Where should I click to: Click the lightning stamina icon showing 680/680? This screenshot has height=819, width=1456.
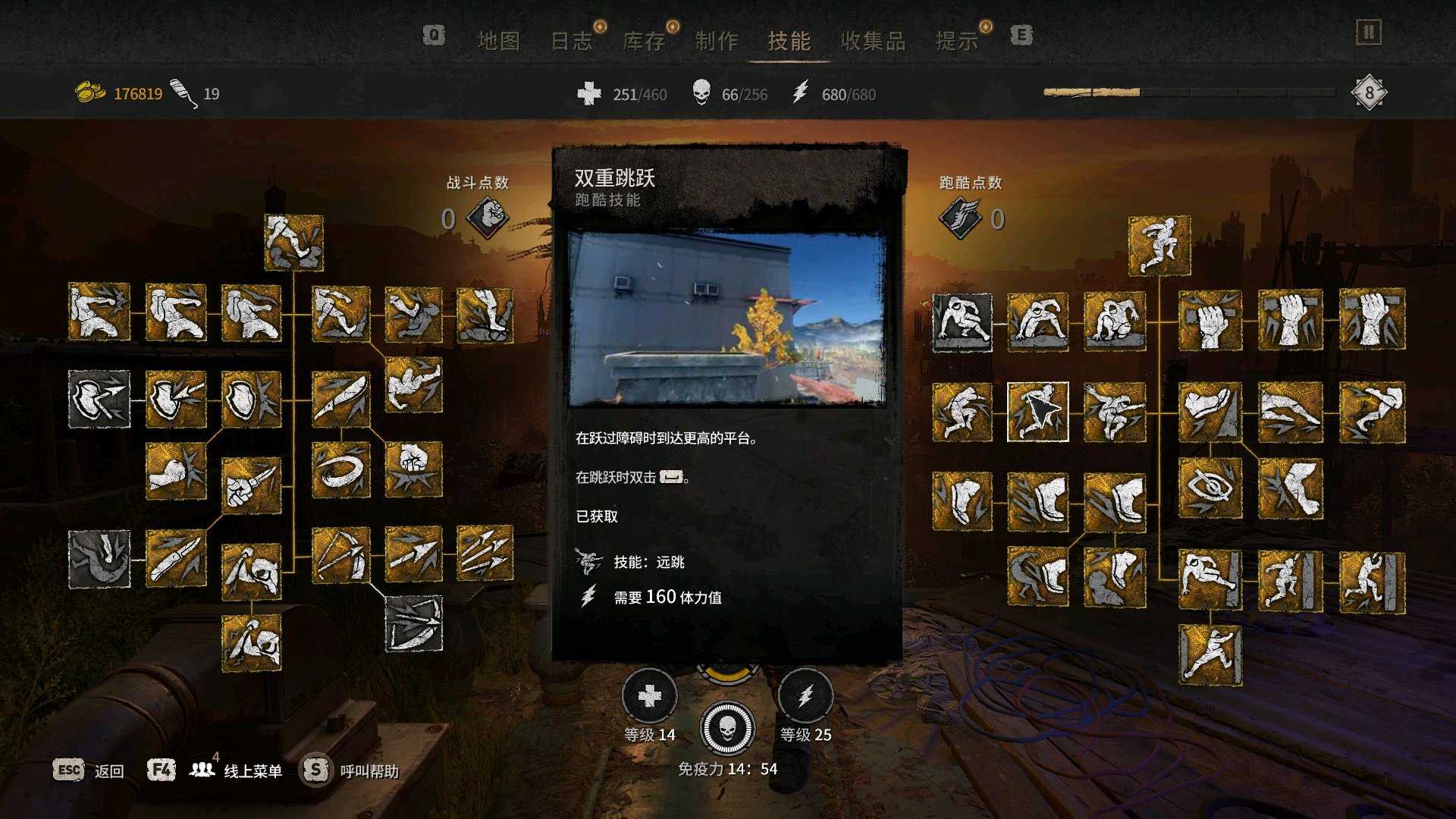pyautogui.click(x=802, y=94)
